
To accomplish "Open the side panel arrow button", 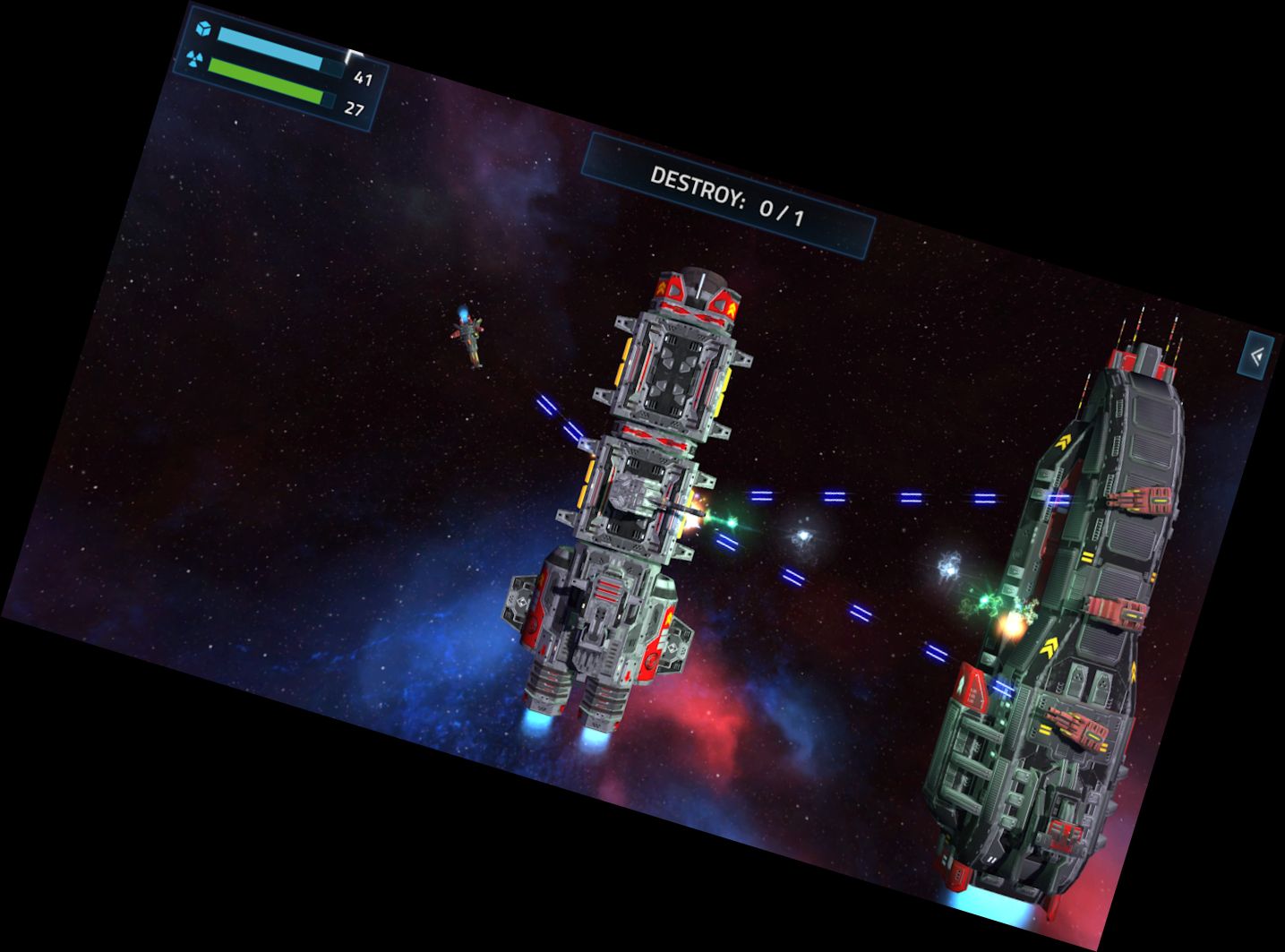I will (x=1256, y=356).
